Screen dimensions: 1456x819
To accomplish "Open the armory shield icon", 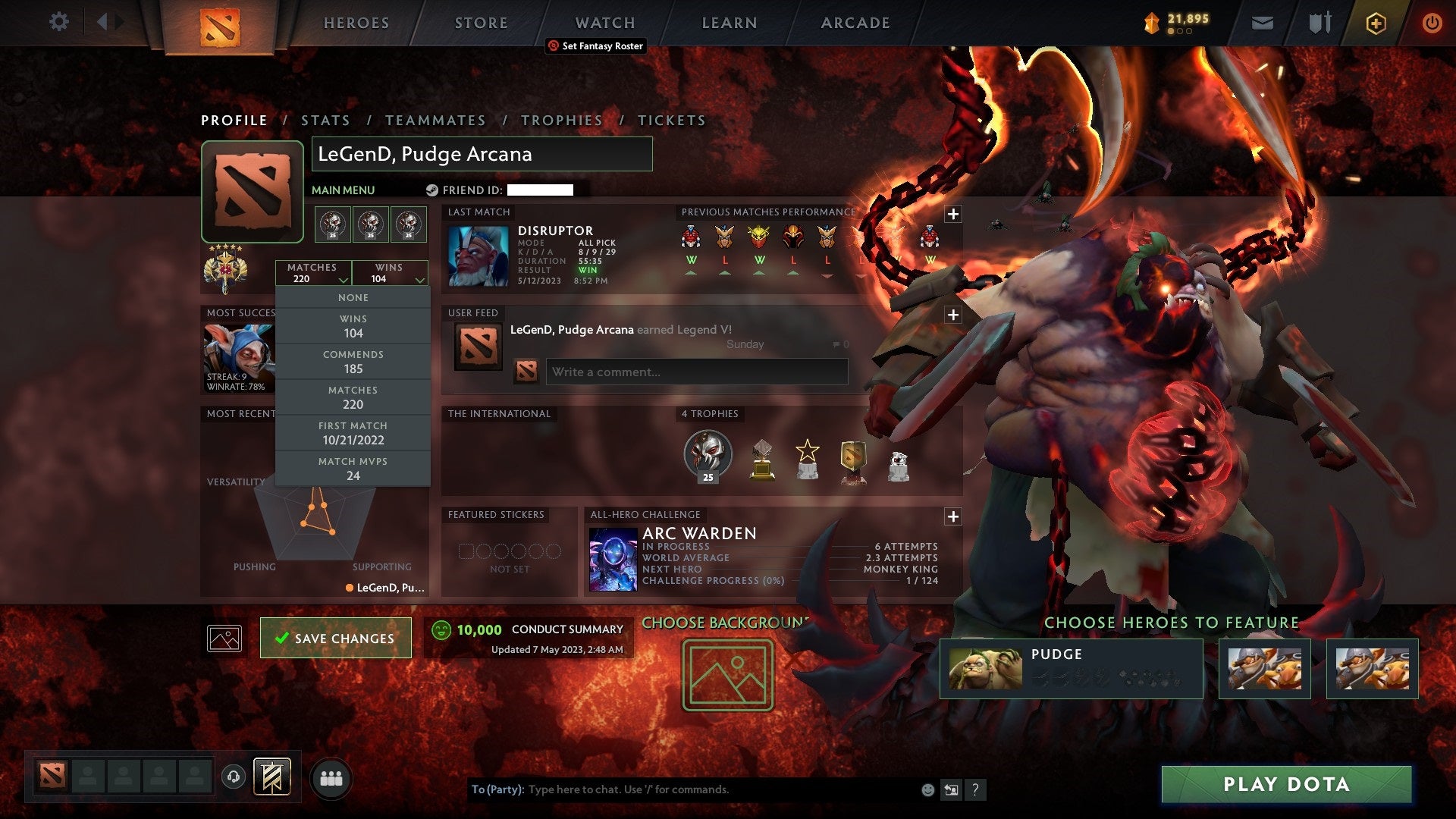I will (1319, 22).
